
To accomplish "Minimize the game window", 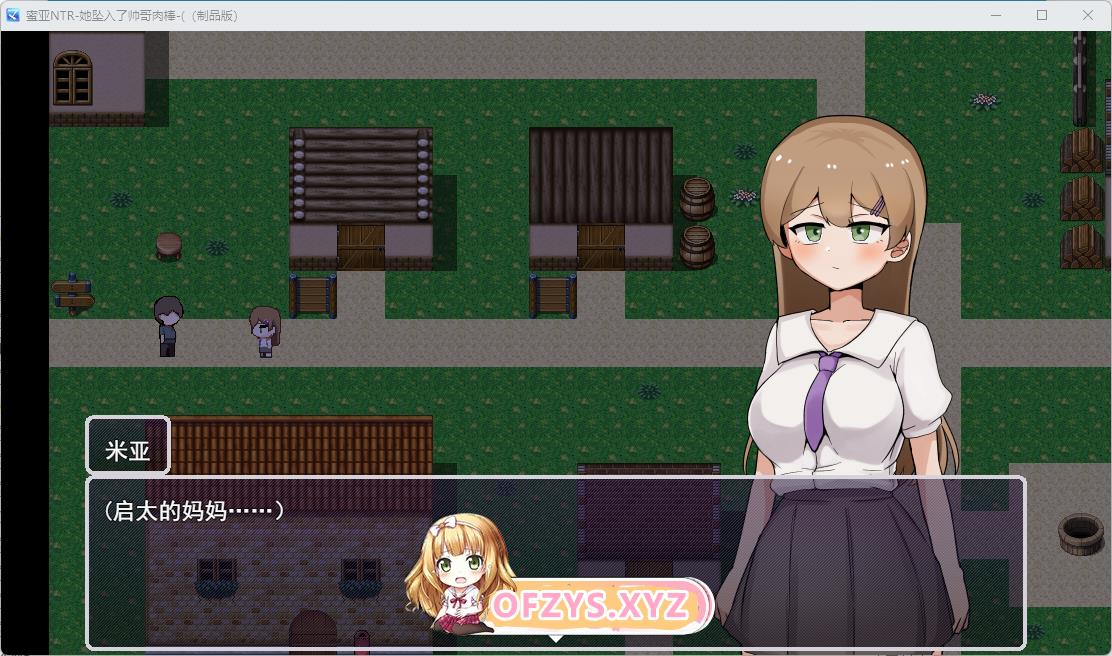I will [x=996, y=15].
